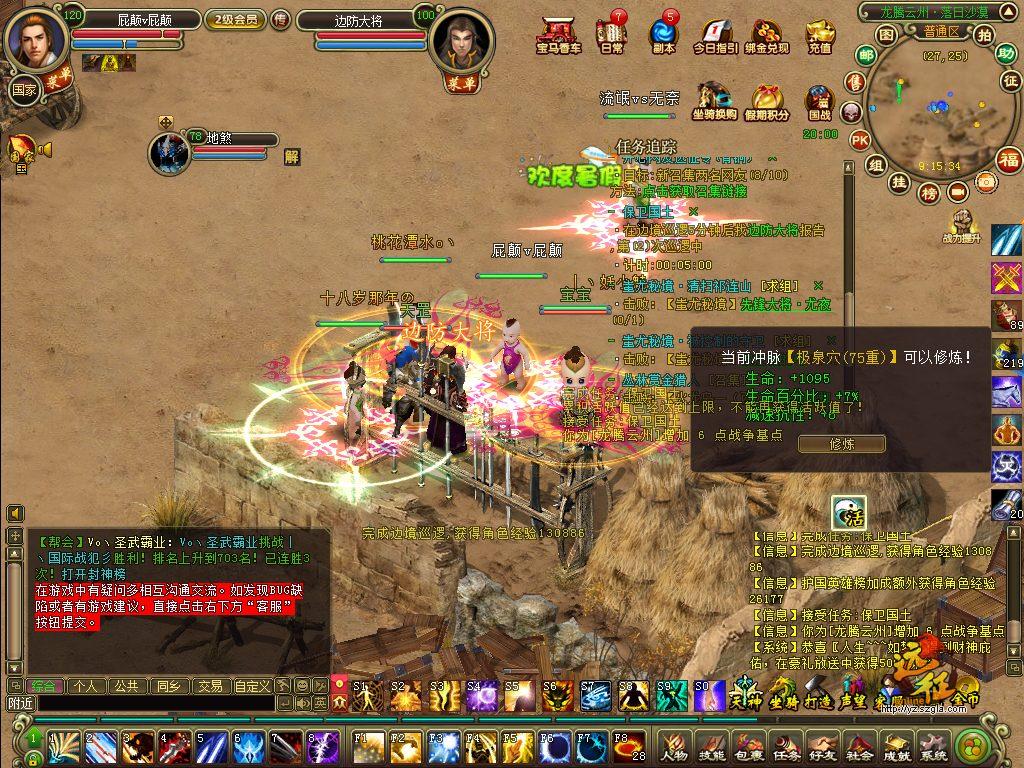This screenshot has width=1024, height=768.
Task: Open the 国战 nation war icon
Action: (x=819, y=102)
